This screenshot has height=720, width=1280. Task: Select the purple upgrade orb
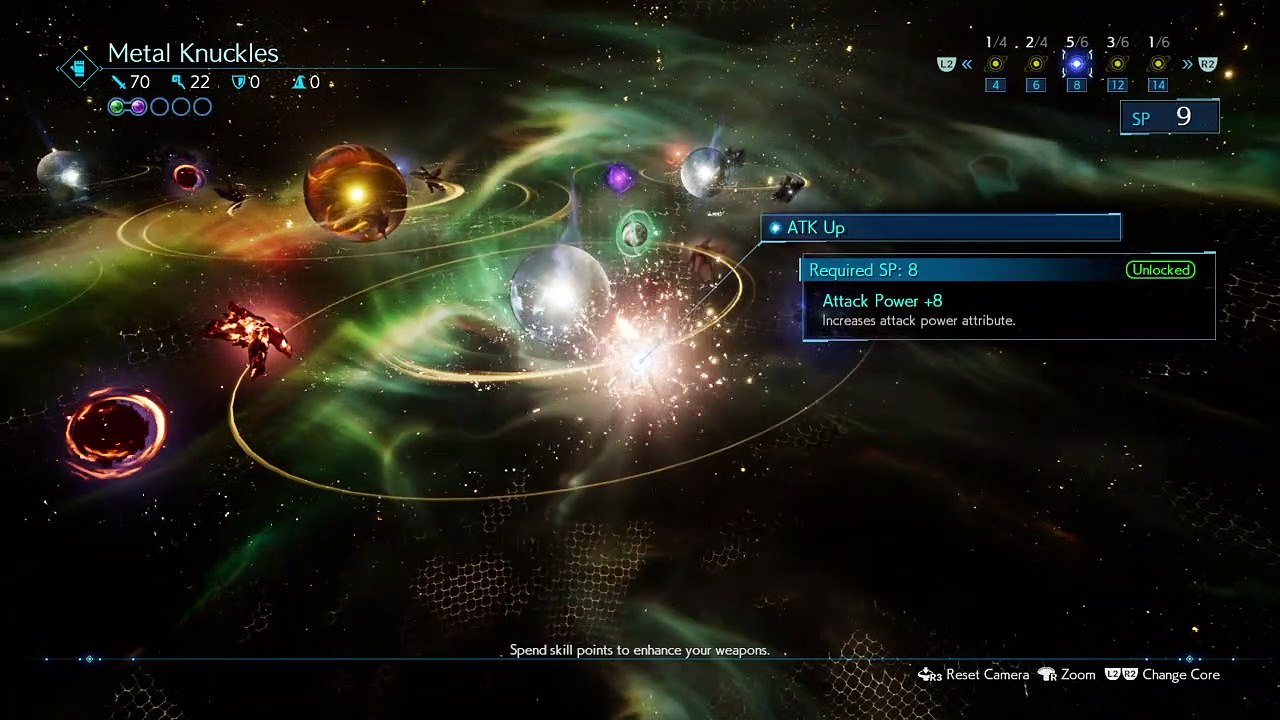point(619,179)
